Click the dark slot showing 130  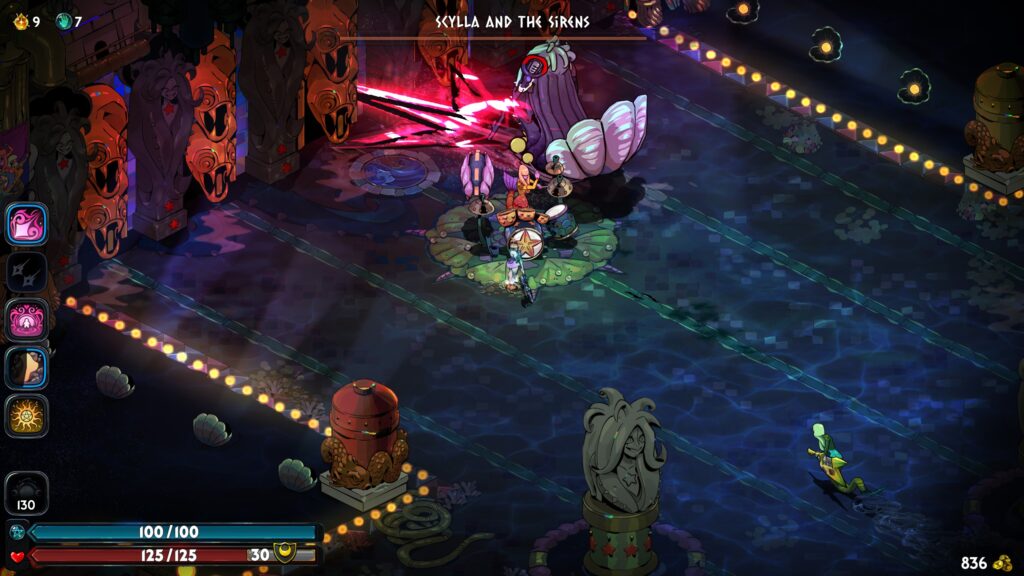coord(27,493)
